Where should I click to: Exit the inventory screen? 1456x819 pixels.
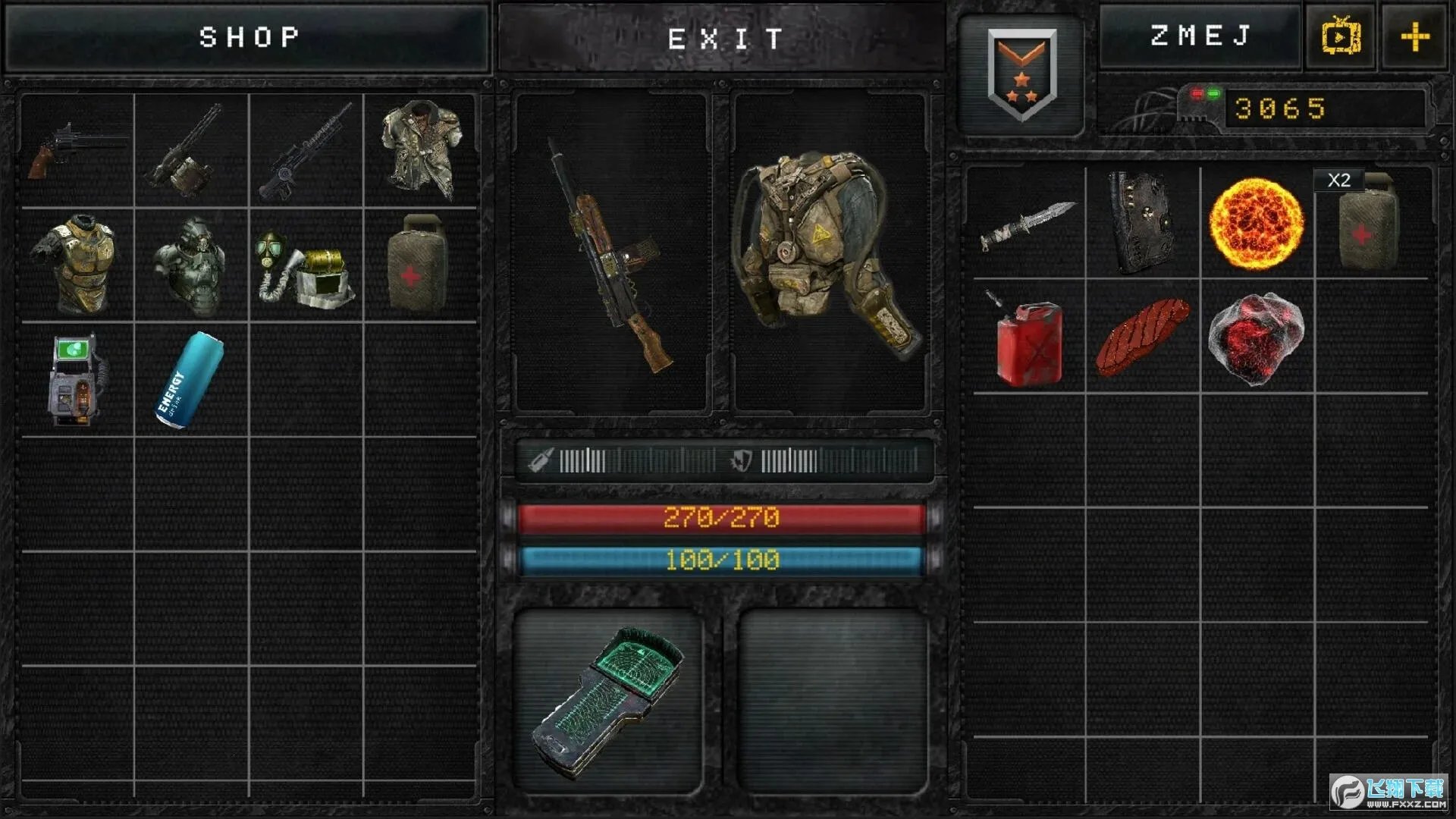point(723,38)
